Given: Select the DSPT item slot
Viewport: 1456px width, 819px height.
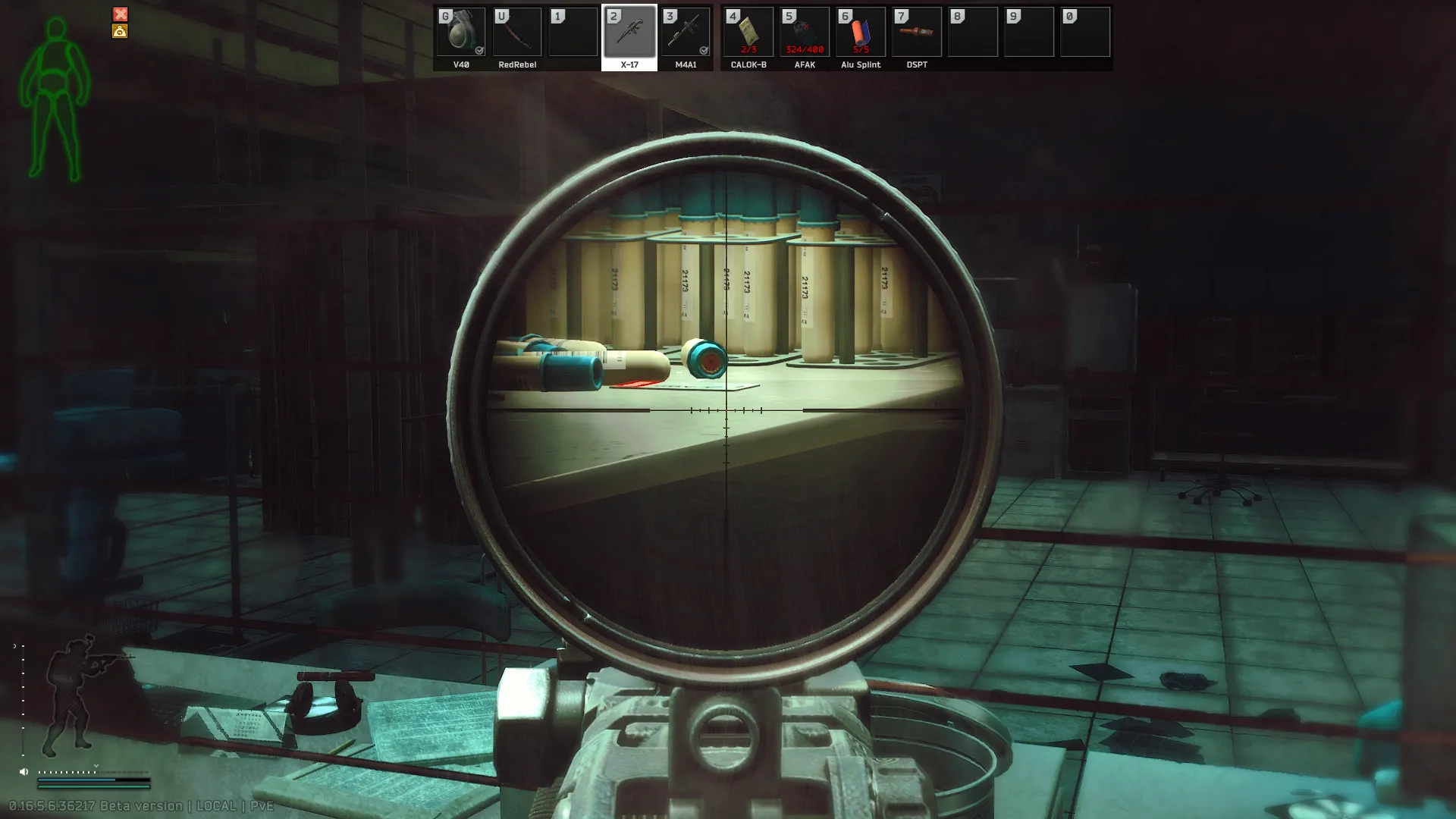Looking at the screenshot, I should point(917,33).
